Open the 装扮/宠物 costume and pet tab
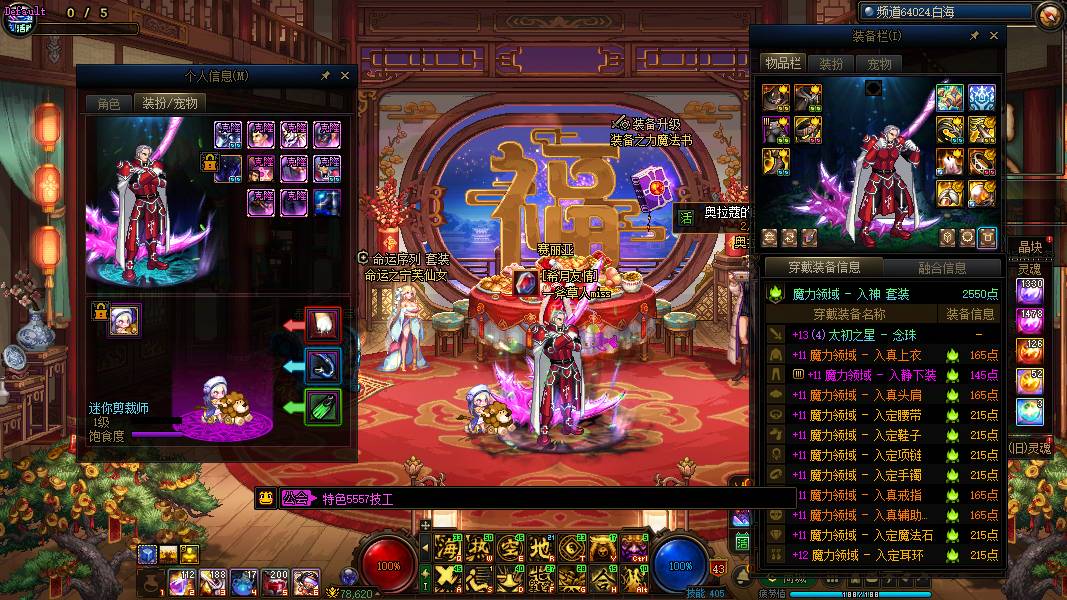The width and height of the screenshot is (1067, 600). tap(169, 103)
